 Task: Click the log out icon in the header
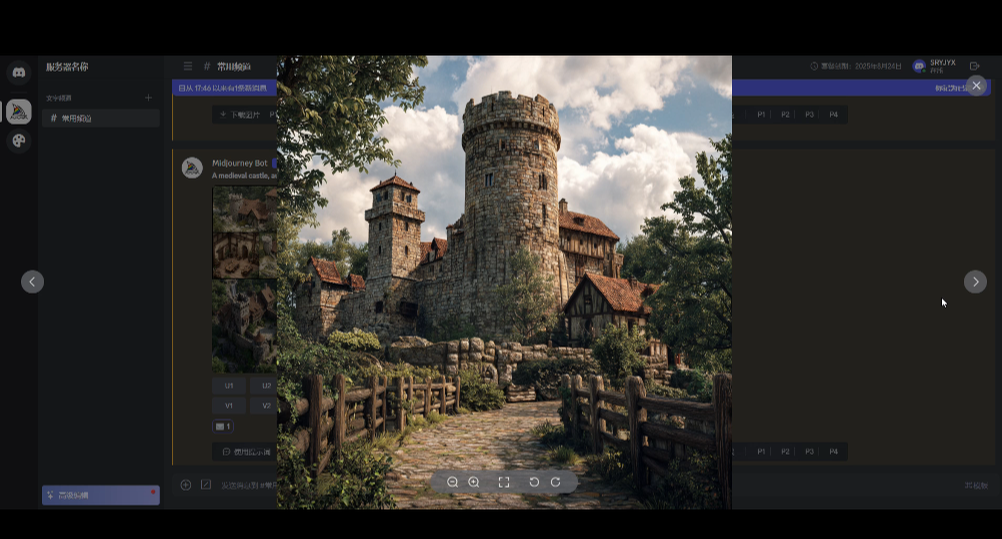[975, 66]
